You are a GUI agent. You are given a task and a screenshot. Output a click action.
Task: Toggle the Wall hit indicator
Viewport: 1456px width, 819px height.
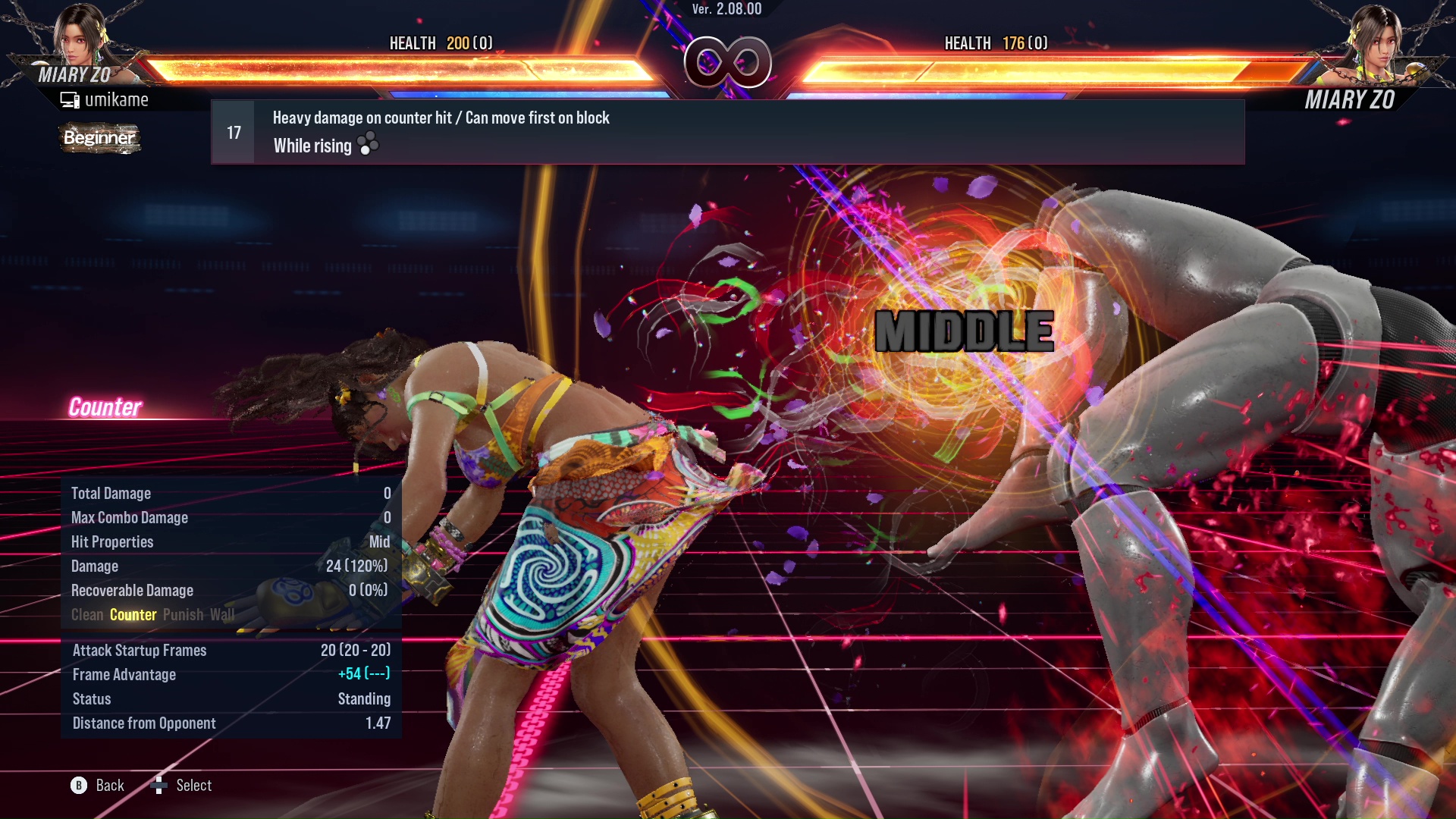224,614
